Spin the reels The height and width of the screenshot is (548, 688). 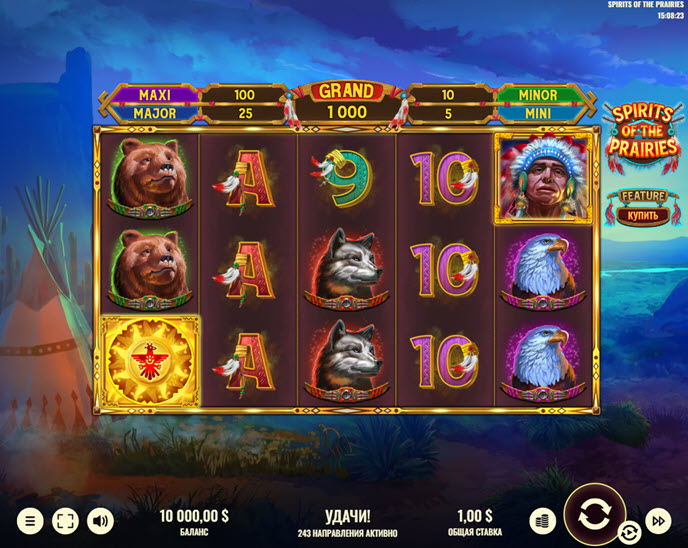(592, 516)
